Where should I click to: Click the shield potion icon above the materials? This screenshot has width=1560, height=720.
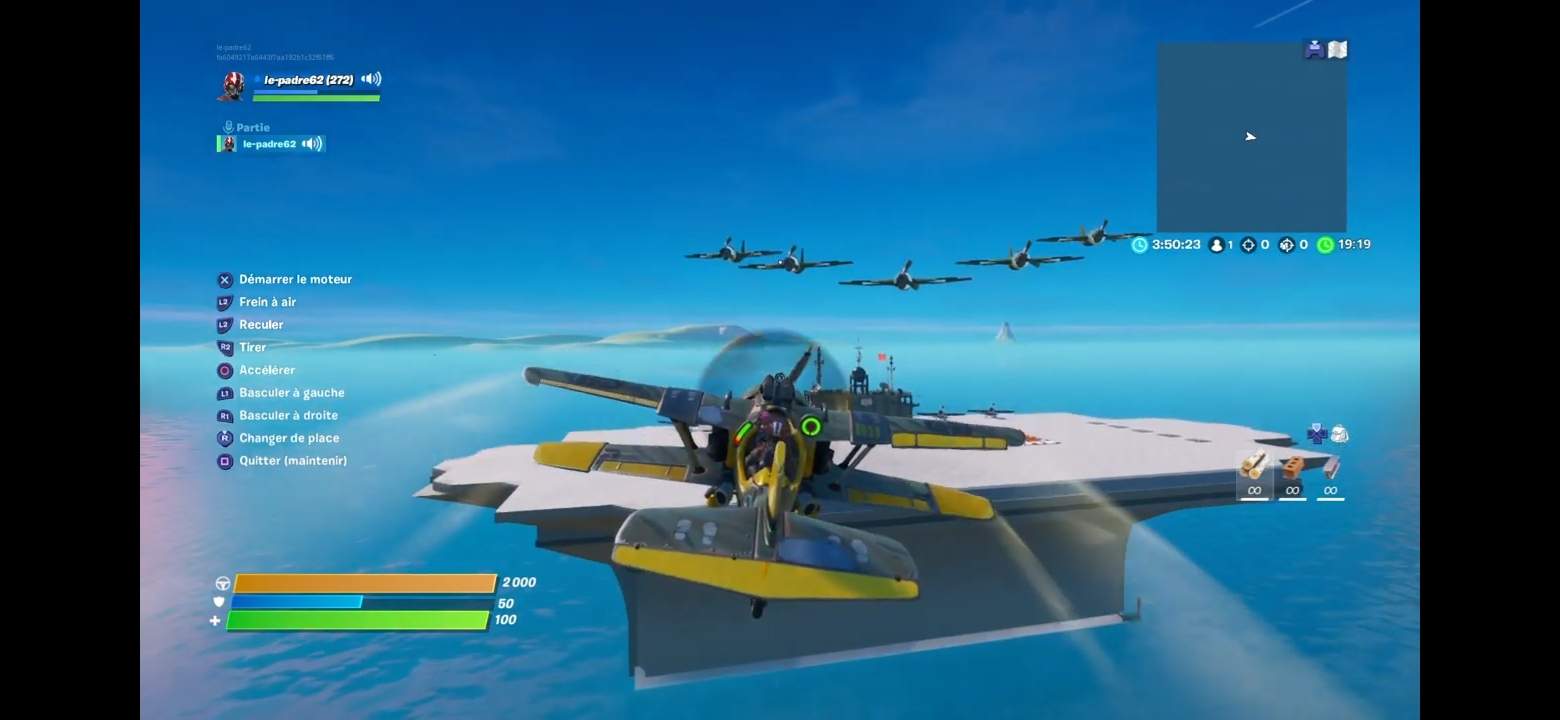point(1315,433)
